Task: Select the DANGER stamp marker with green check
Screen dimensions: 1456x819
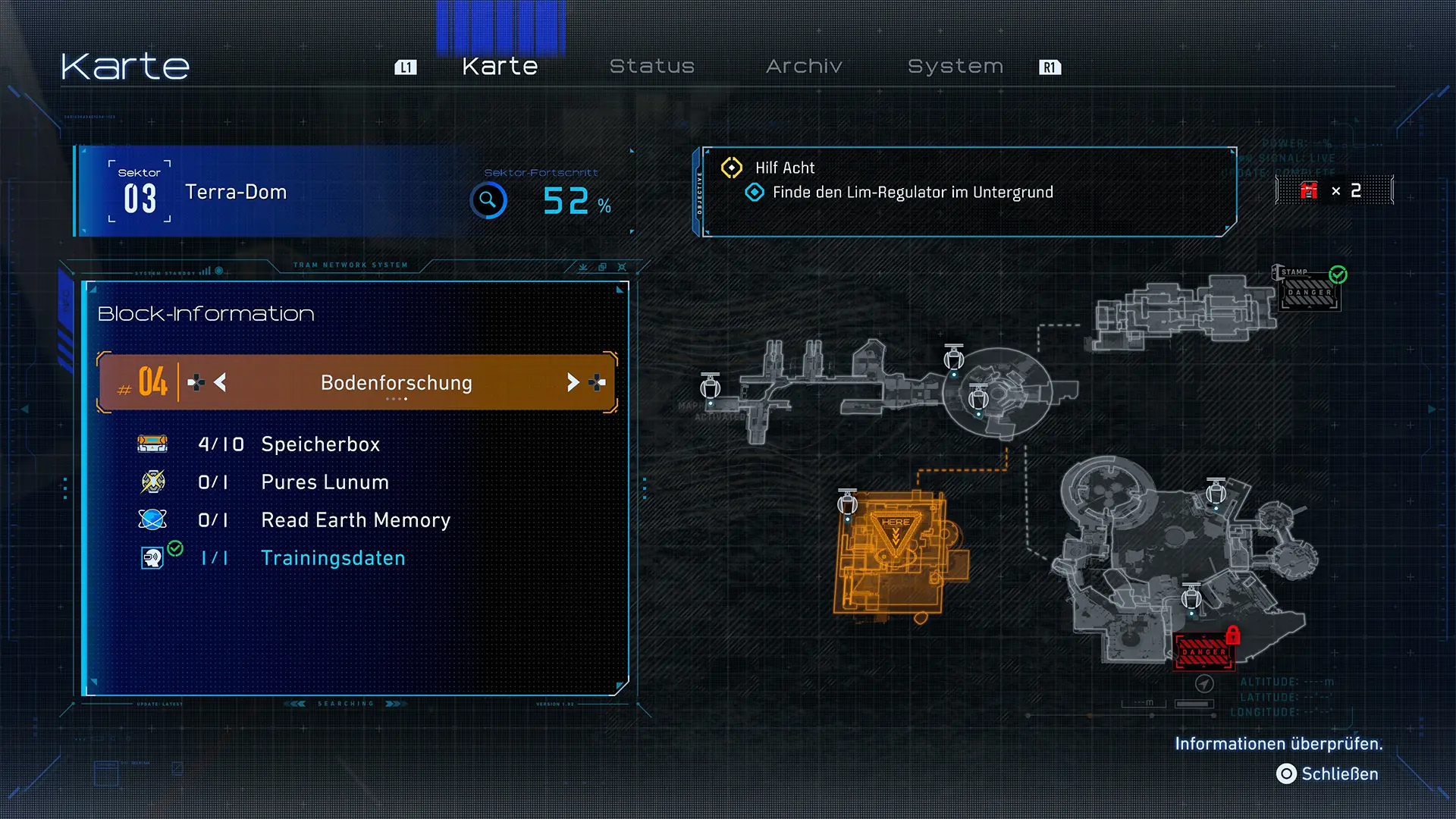Action: tap(1310, 292)
